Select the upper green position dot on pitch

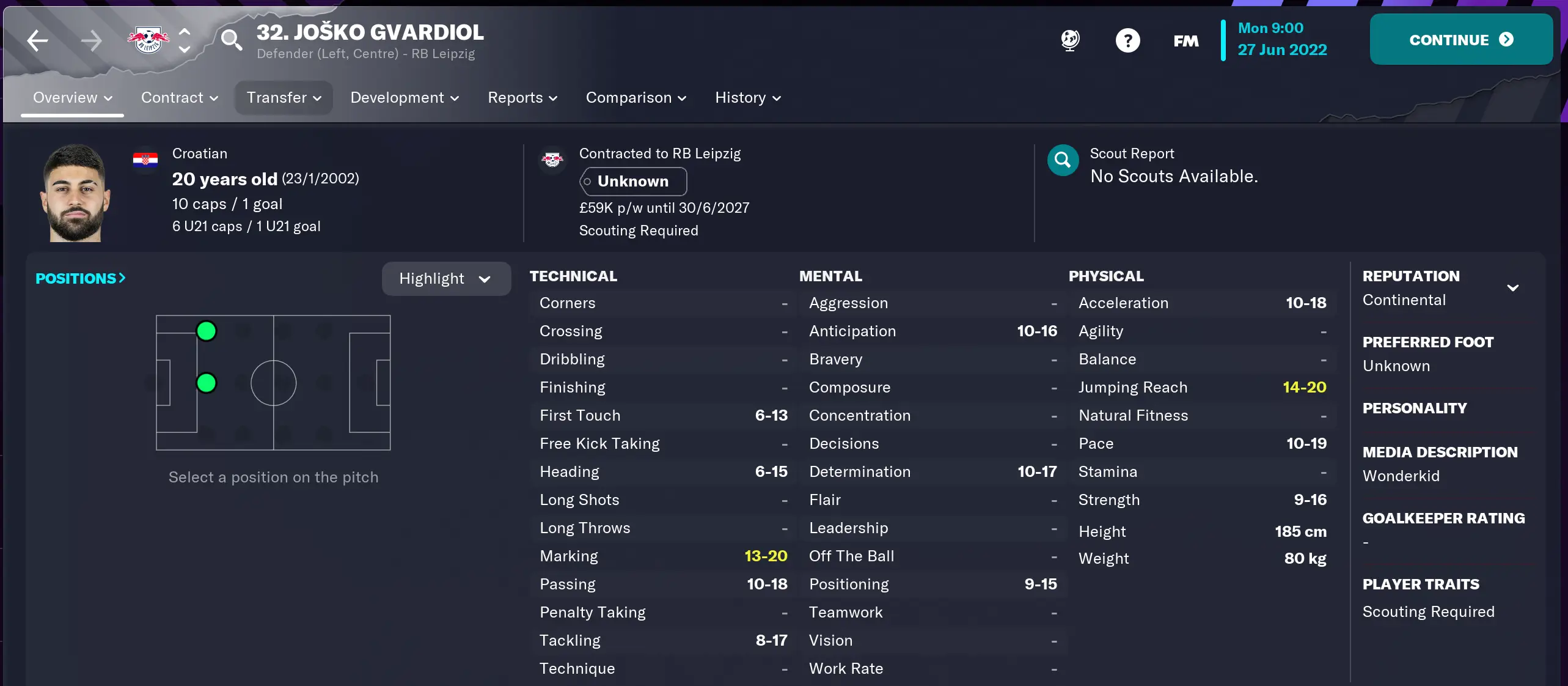point(206,330)
